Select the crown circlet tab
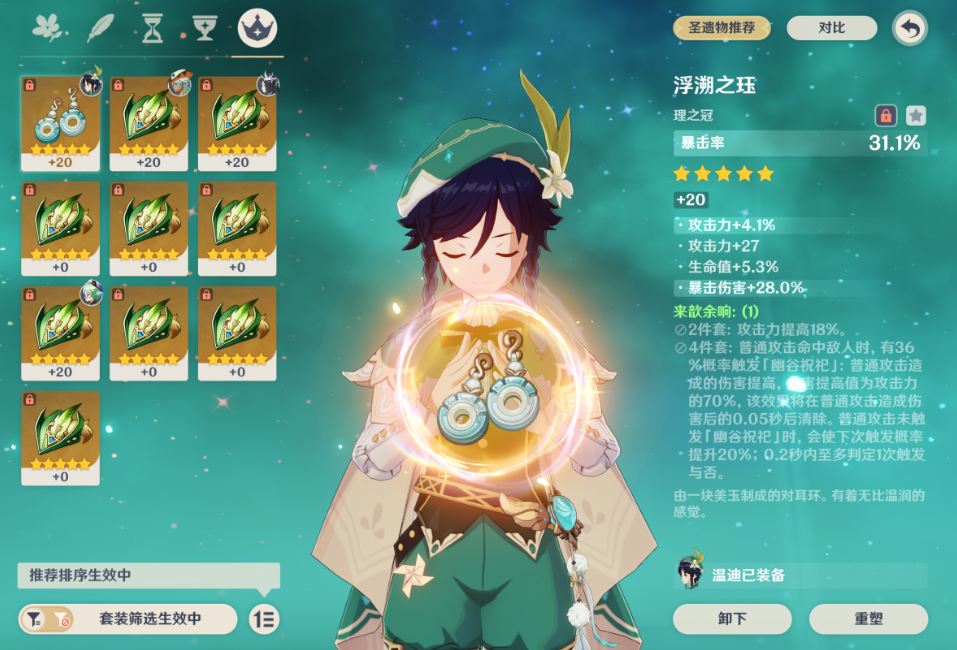The width and height of the screenshot is (957, 650). pyautogui.click(x=258, y=28)
